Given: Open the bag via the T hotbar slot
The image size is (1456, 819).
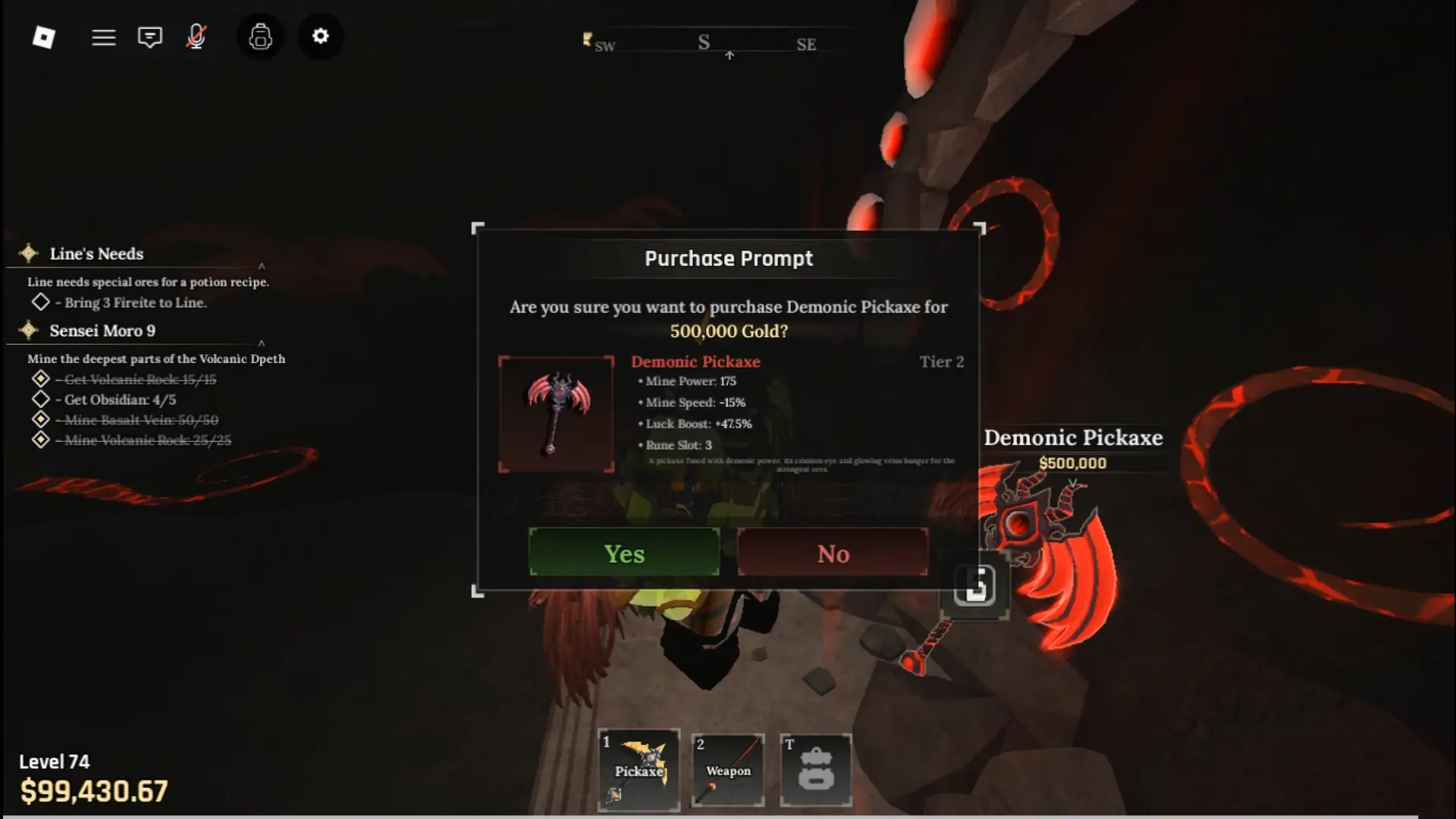Looking at the screenshot, I should pyautogui.click(x=817, y=769).
